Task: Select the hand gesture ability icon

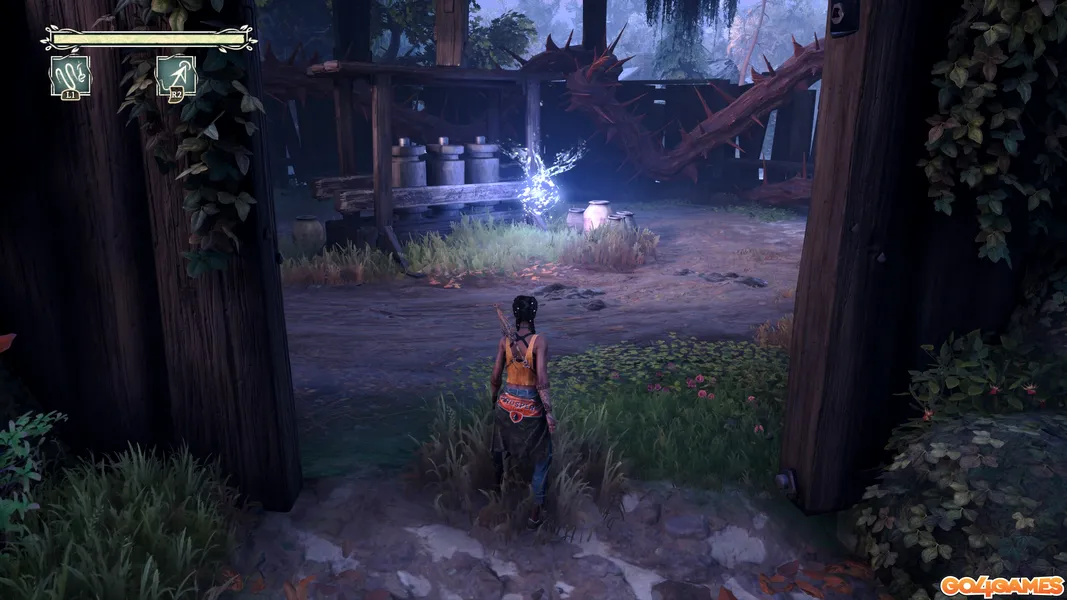Action: (x=70, y=75)
